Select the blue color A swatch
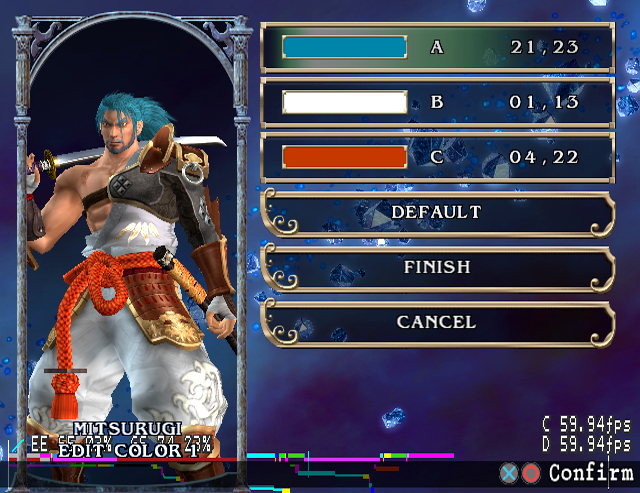The image size is (640, 493). pyautogui.click(x=344, y=47)
